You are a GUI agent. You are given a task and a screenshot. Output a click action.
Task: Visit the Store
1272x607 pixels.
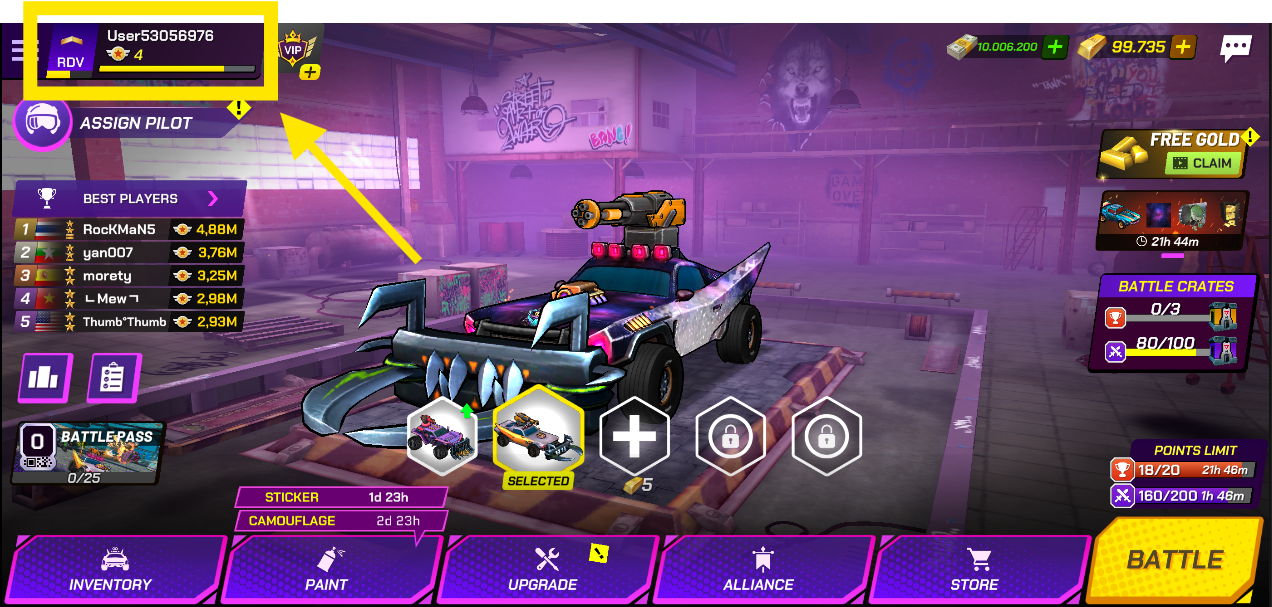pyautogui.click(x=974, y=571)
